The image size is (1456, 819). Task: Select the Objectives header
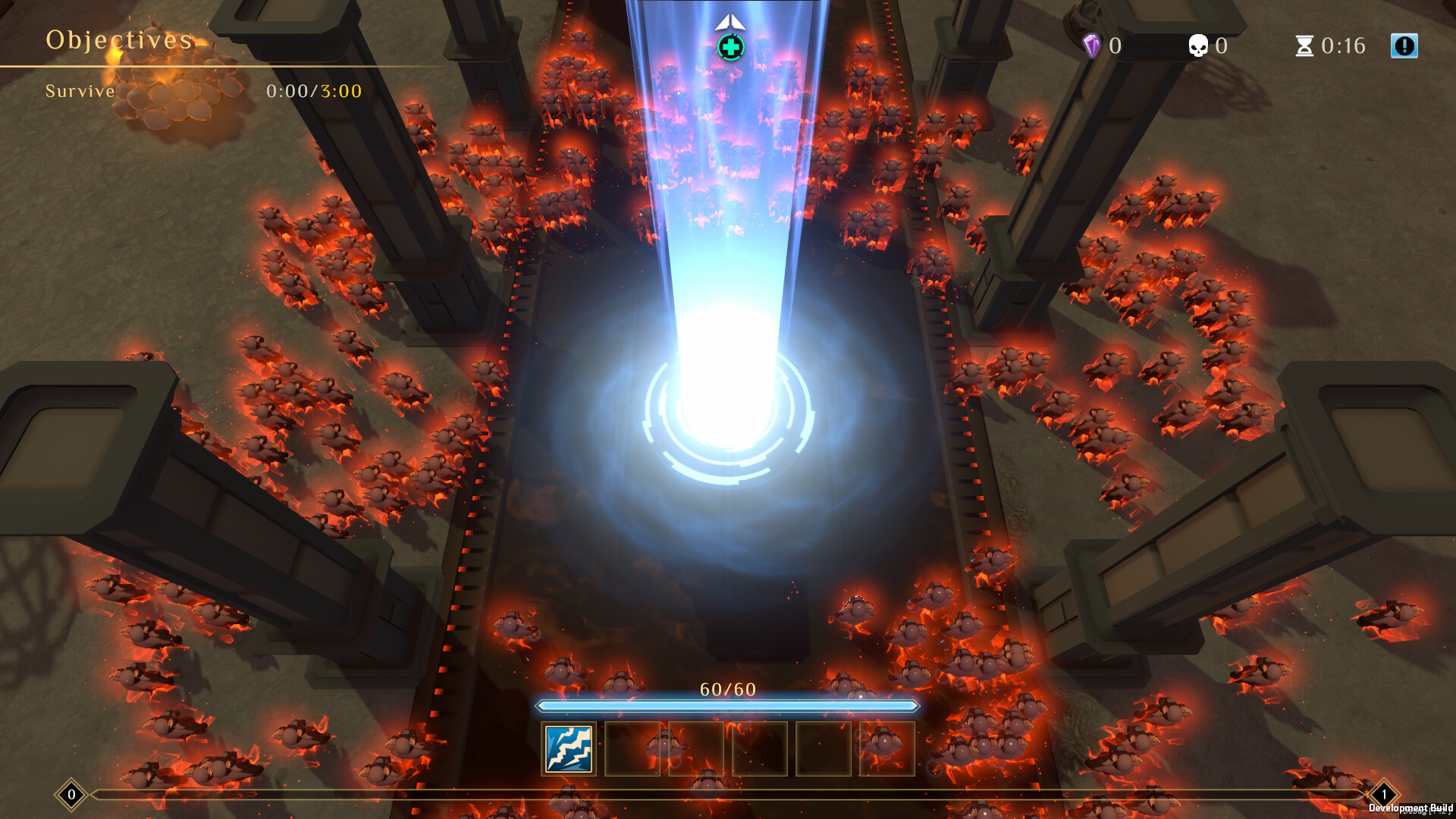point(118,39)
